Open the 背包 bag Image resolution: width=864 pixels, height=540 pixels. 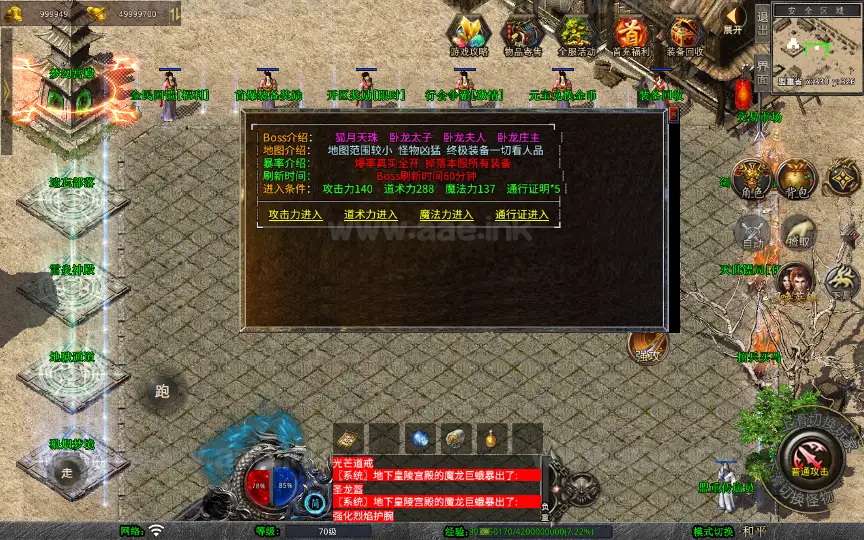tap(798, 180)
